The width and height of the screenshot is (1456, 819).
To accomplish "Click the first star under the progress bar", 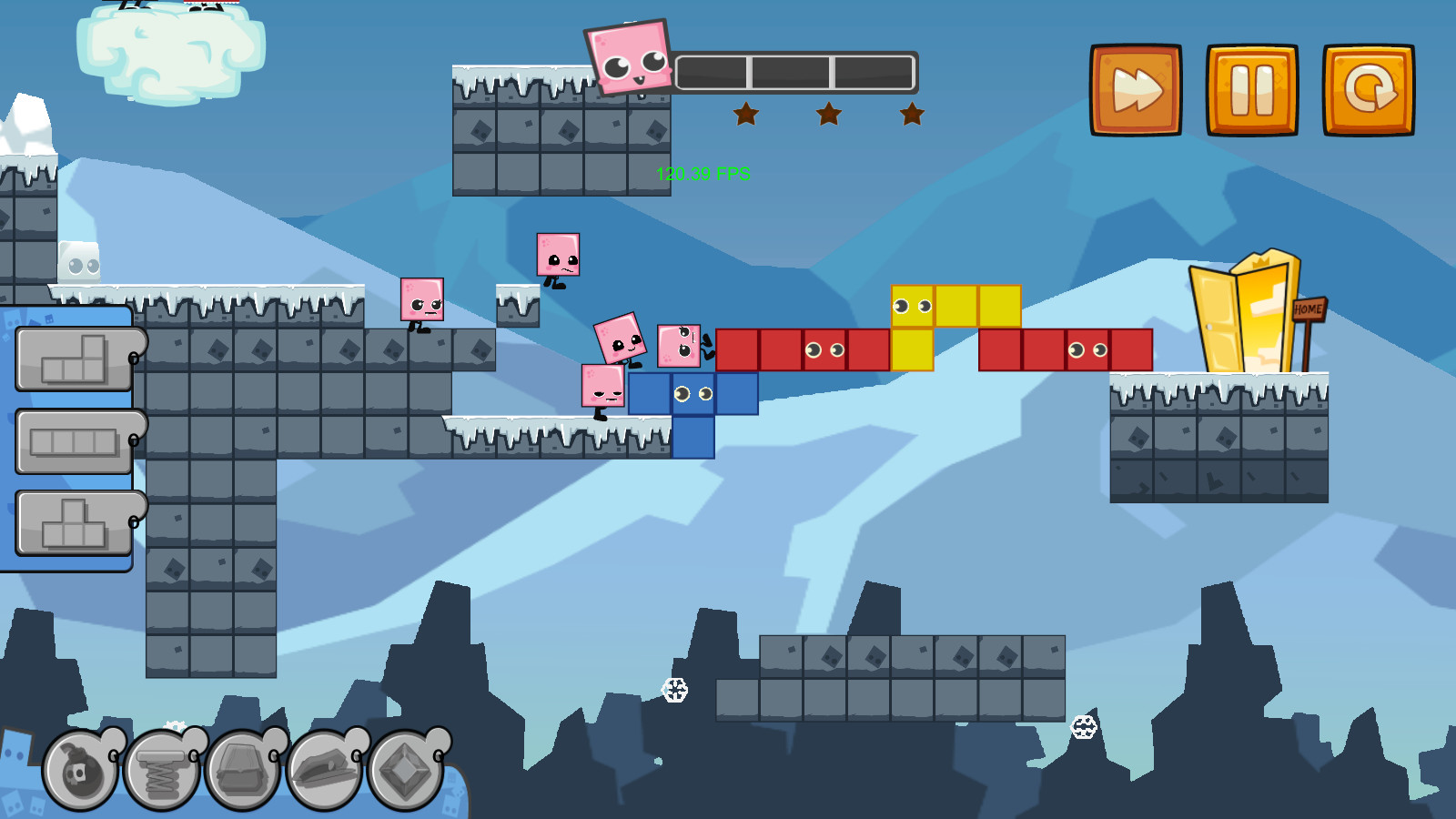I will tap(745, 113).
